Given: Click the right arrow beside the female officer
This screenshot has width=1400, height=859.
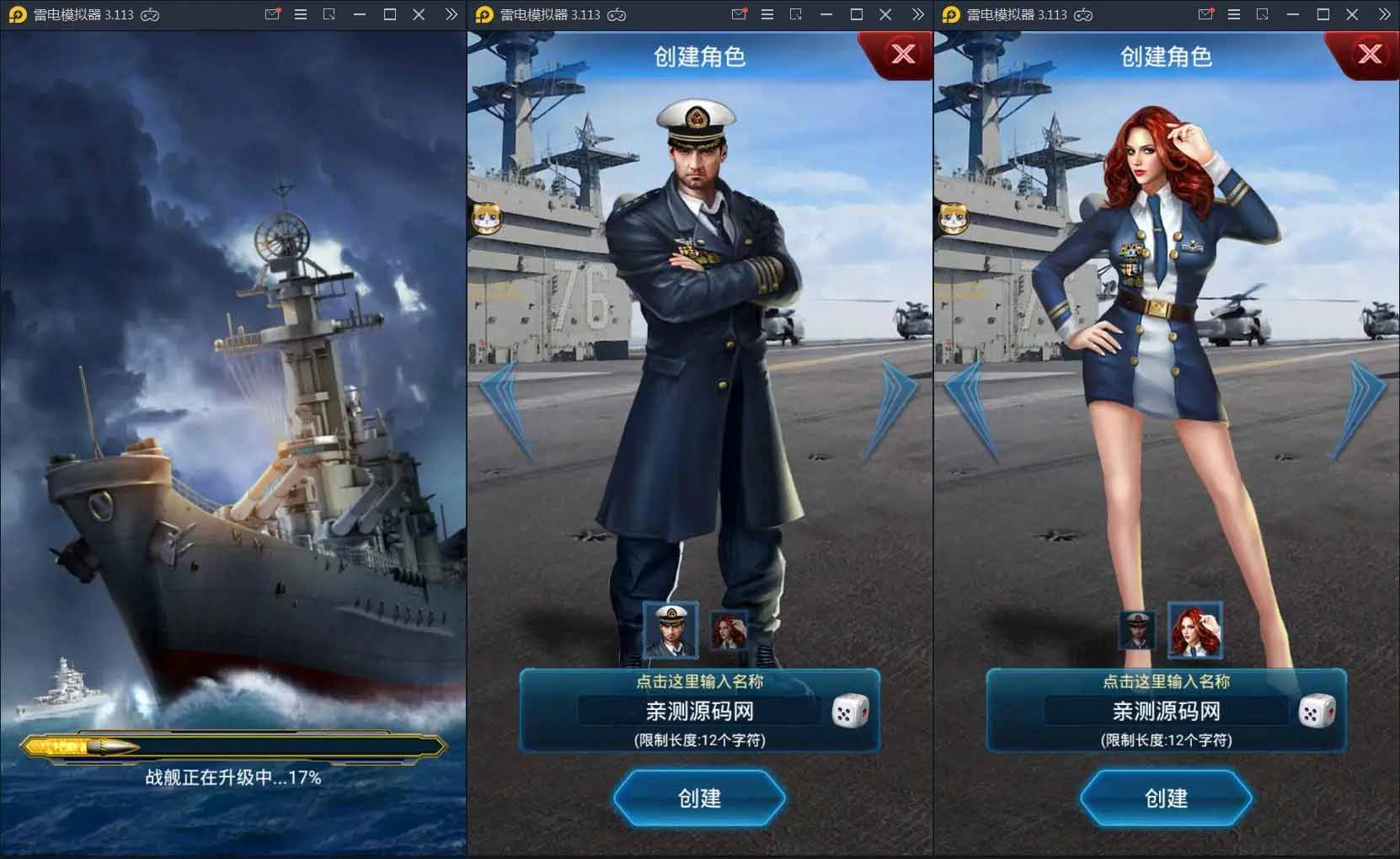Looking at the screenshot, I should pos(1362,408).
